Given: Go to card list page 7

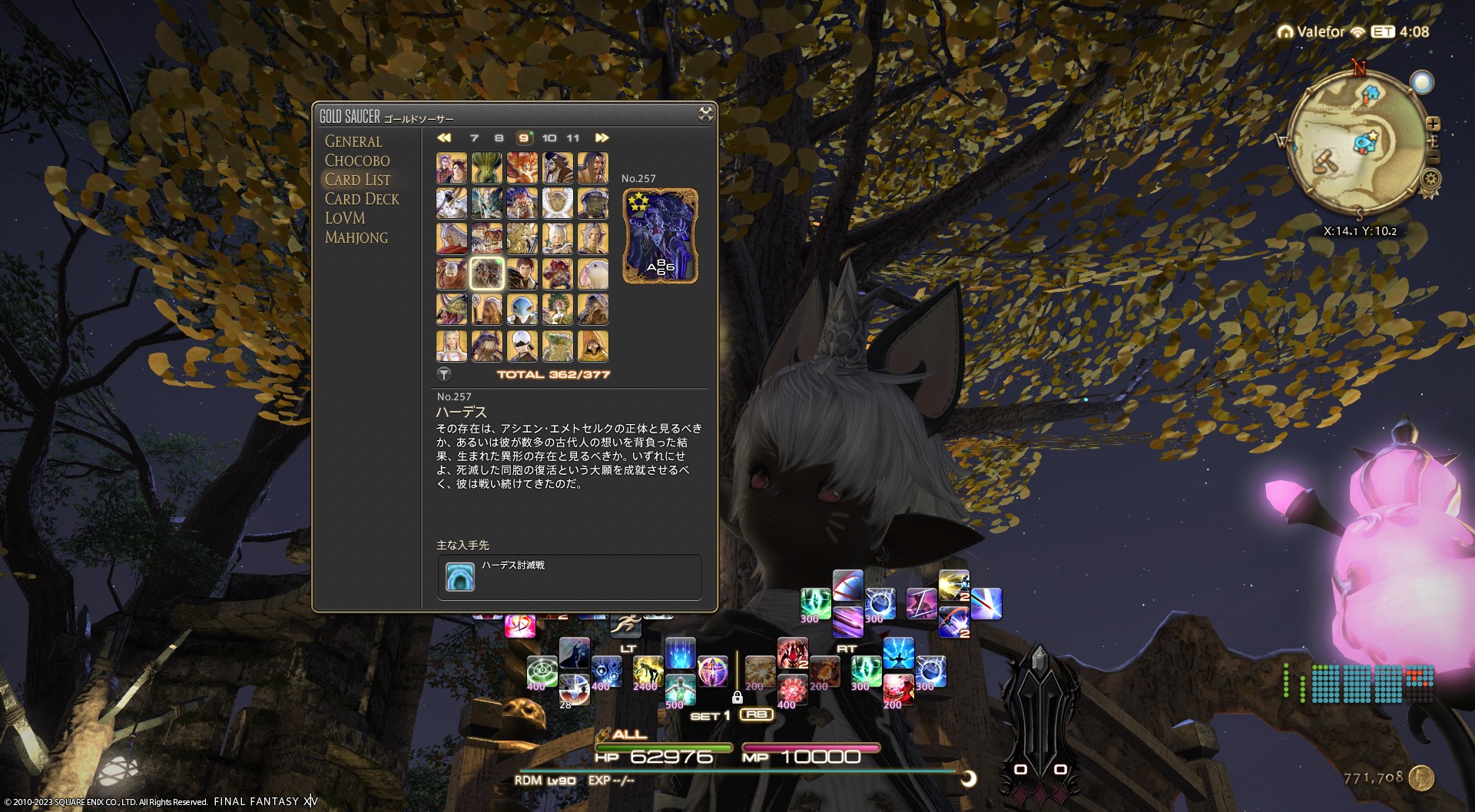Looking at the screenshot, I should point(474,138).
